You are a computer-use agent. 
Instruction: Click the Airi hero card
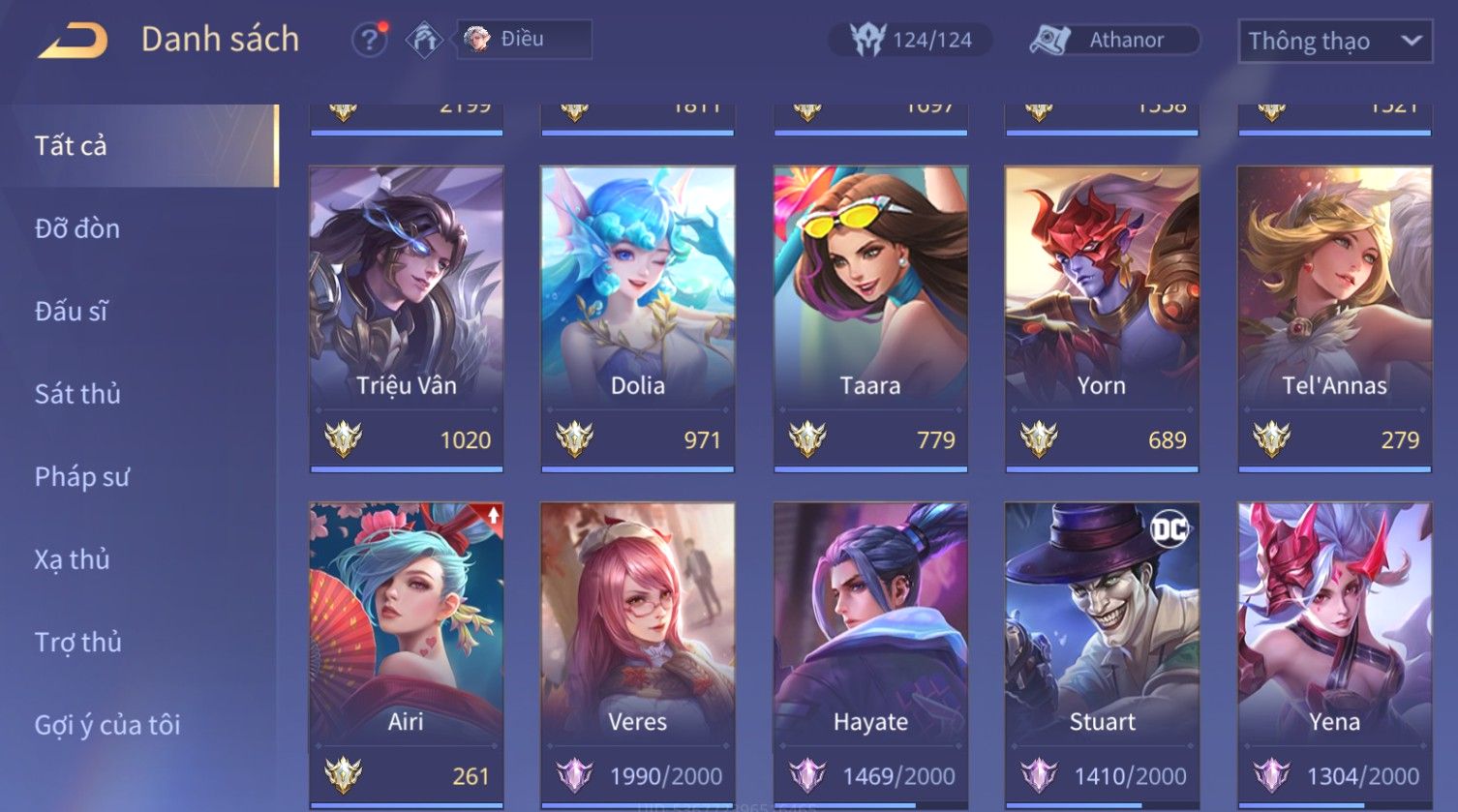(407, 639)
